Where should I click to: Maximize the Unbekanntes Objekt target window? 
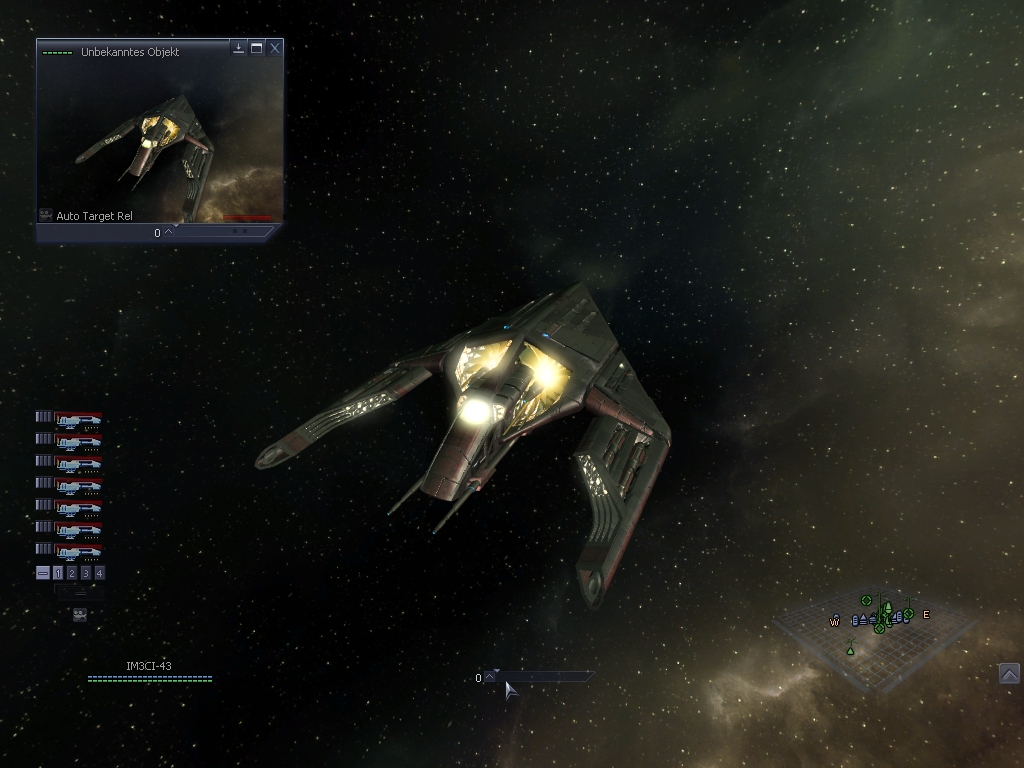[x=257, y=48]
